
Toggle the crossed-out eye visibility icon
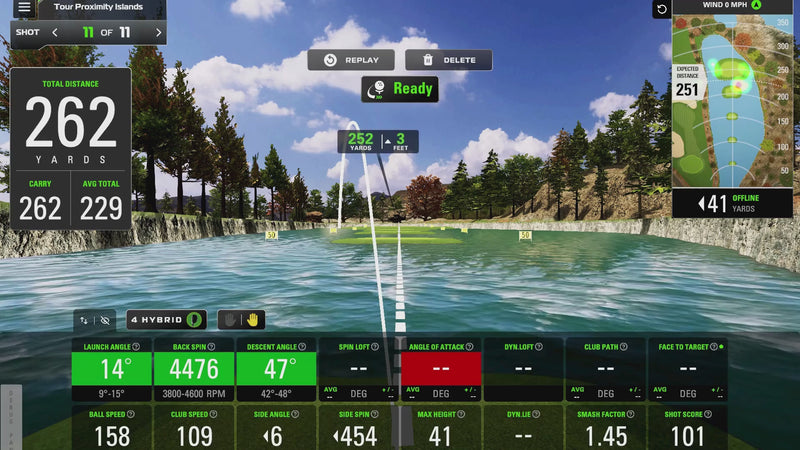pos(106,320)
